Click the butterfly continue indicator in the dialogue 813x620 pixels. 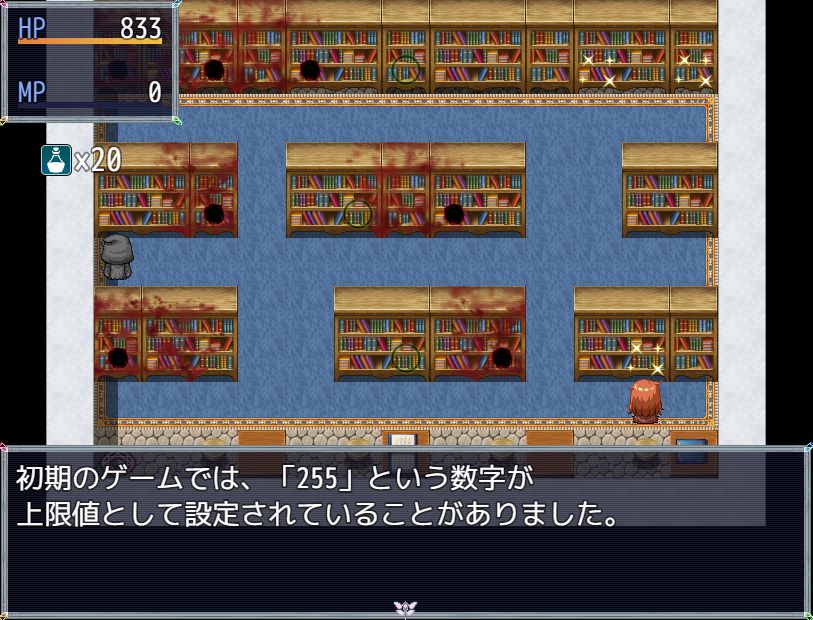pos(405,607)
